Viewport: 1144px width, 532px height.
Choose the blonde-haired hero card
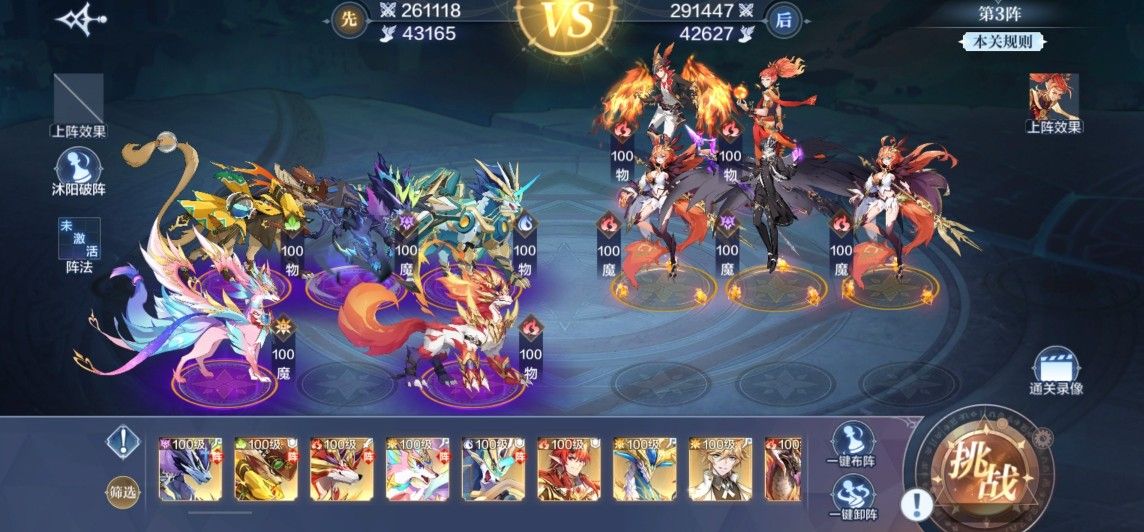click(x=718, y=468)
